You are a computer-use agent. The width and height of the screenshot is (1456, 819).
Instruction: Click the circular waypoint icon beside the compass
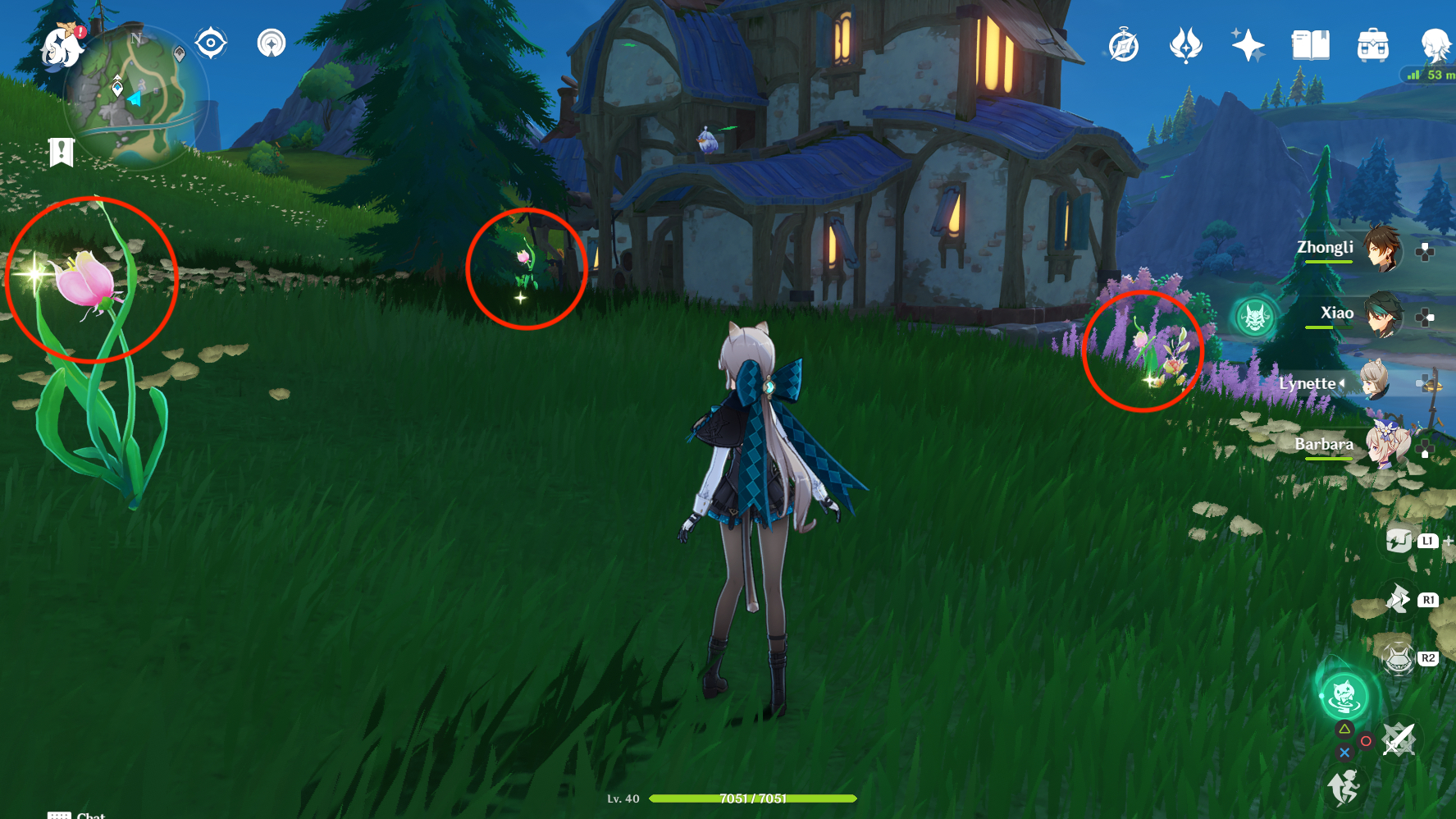pyautogui.click(x=271, y=43)
